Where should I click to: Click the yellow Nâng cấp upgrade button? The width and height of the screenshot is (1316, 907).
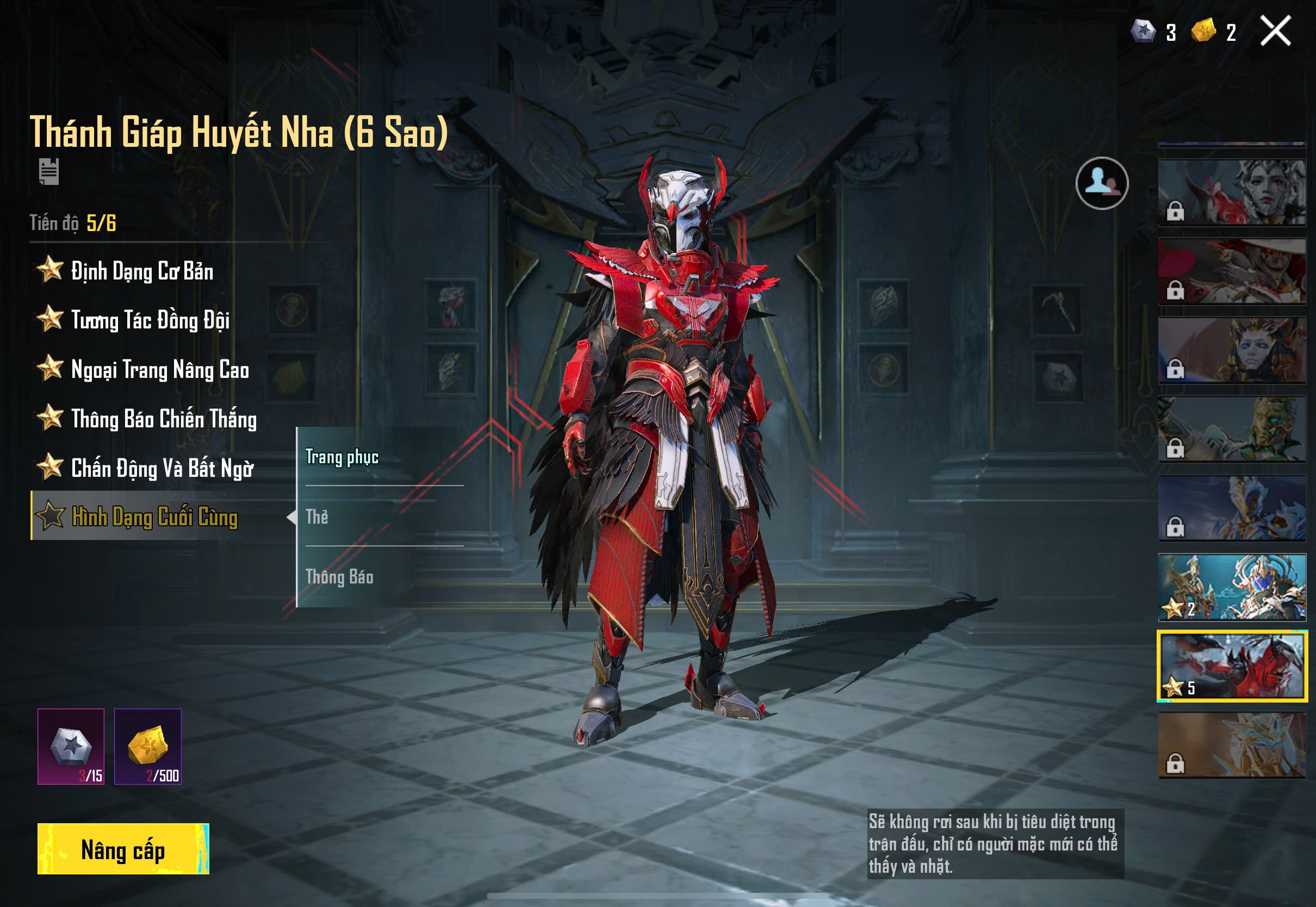123,848
